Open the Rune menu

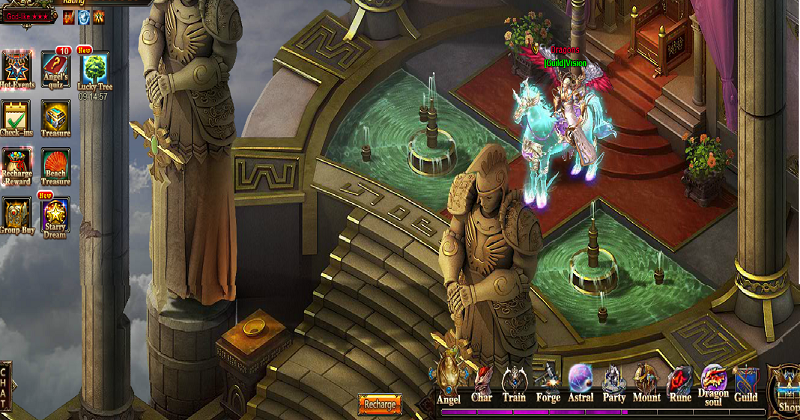(x=680, y=381)
